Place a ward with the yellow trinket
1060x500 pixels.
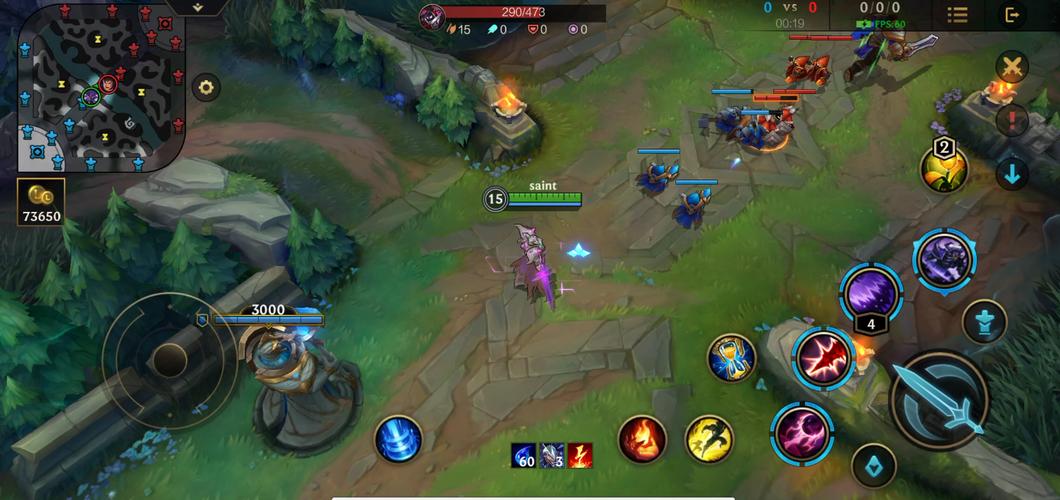943,167
